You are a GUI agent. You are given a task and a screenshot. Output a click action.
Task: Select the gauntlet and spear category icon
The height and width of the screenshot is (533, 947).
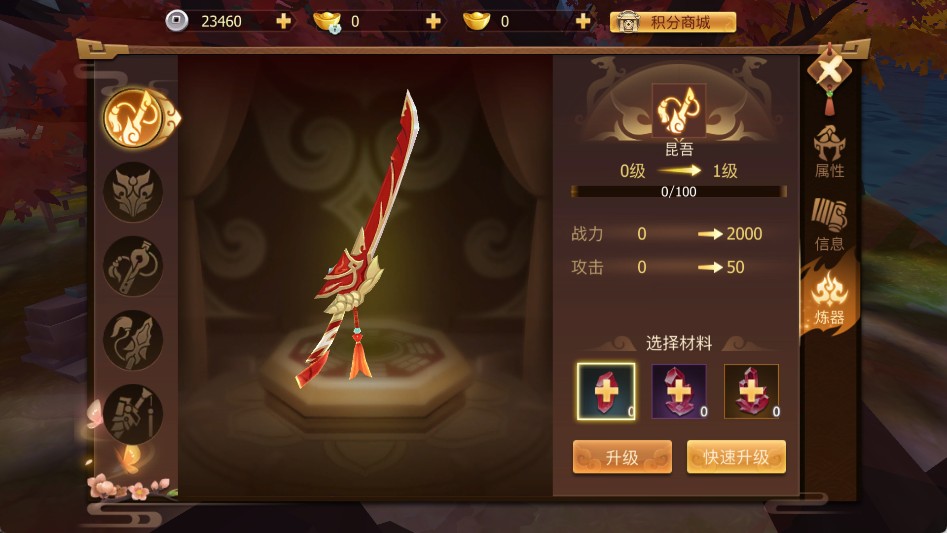point(133,413)
